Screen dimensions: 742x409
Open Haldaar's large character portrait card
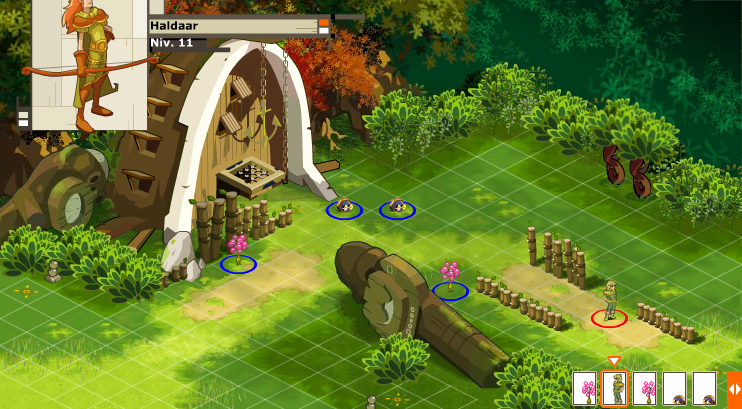tap(88, 65)
